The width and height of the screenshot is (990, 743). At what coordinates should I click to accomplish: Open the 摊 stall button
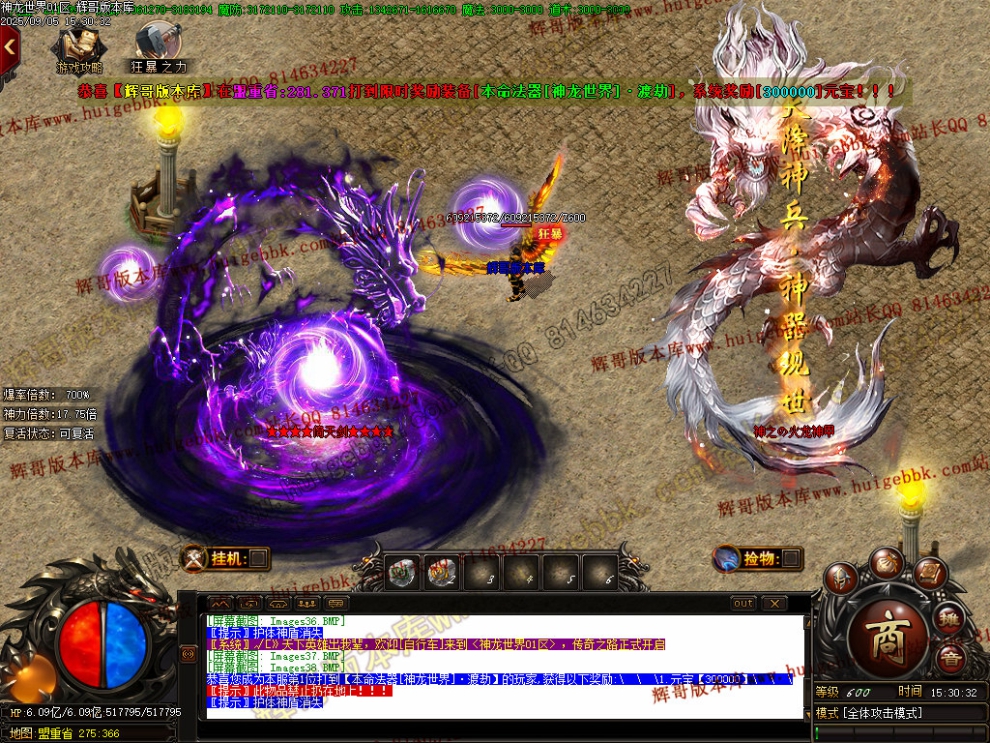[x=950, y=618]
